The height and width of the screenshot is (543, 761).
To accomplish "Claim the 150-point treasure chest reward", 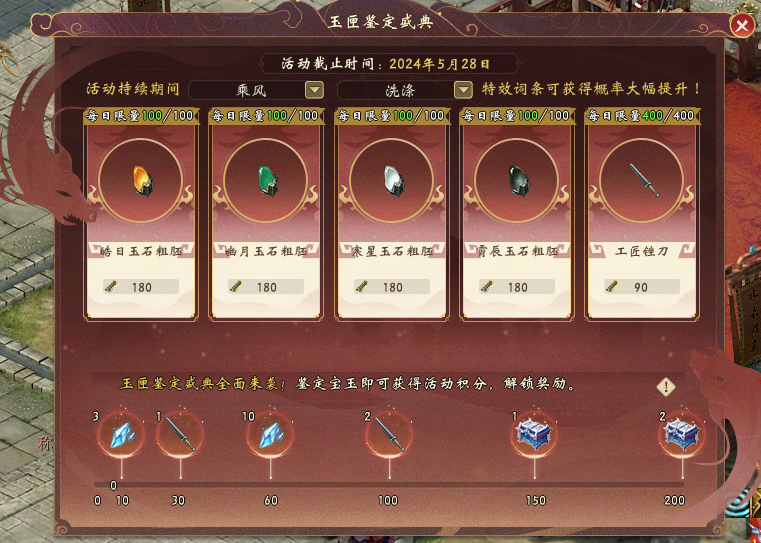I will coord(532,435).
